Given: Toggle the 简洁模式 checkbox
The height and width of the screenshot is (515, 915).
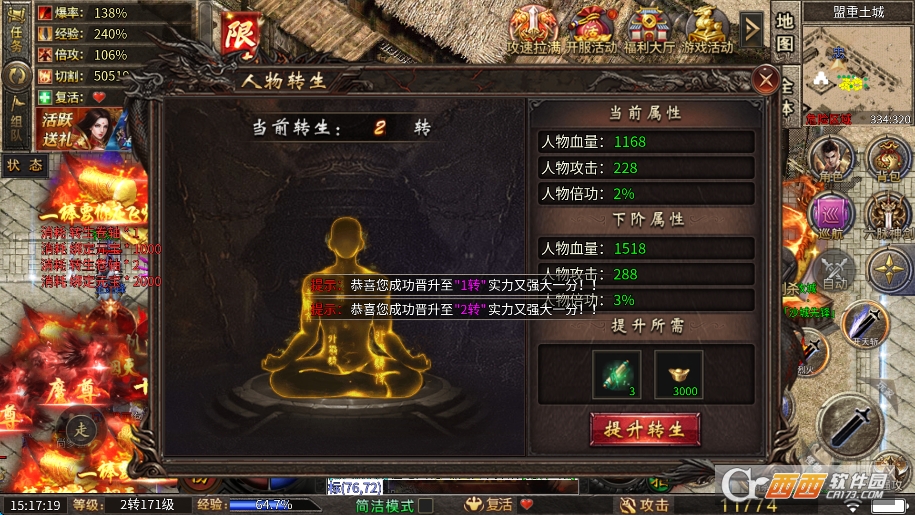Looking at the screenshot, I should tap(425, 506).
